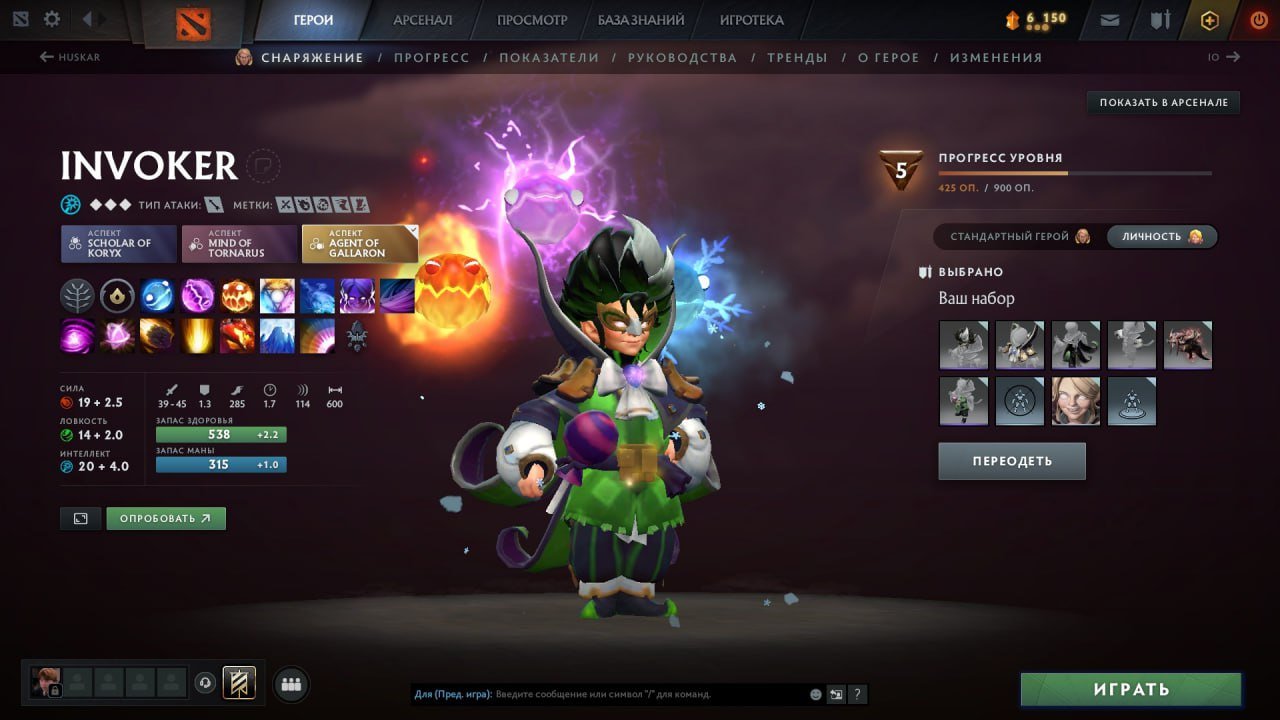Image resolution: width=1280 pixels, height=720 pixels.
Task: Click the ПЕРЕОДЕТЬ button
Action: pos(1011,461)
